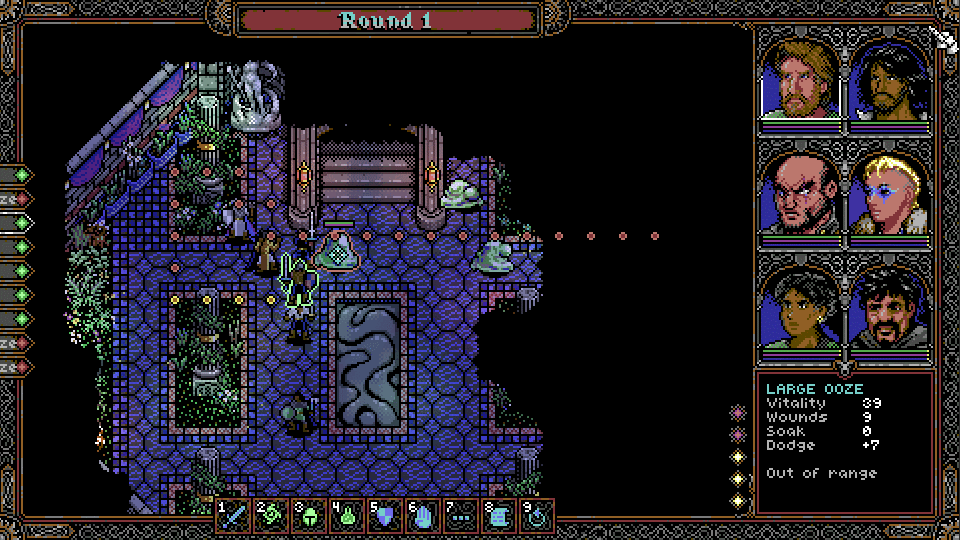
Task: Select the sword attack in hotbar slot 1
Action: point(233,516)
